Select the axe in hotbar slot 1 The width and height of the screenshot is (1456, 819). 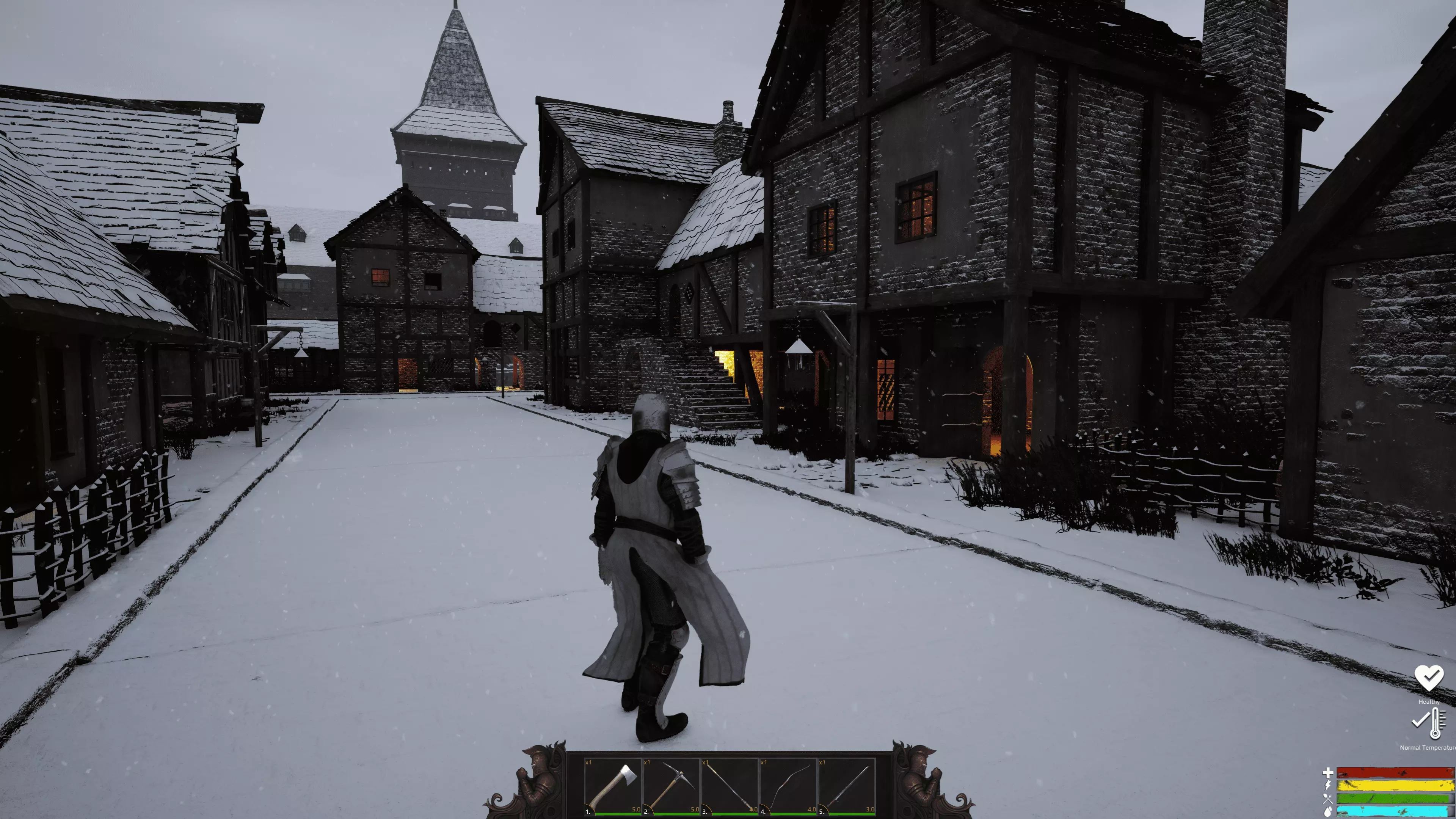point(613,786)
